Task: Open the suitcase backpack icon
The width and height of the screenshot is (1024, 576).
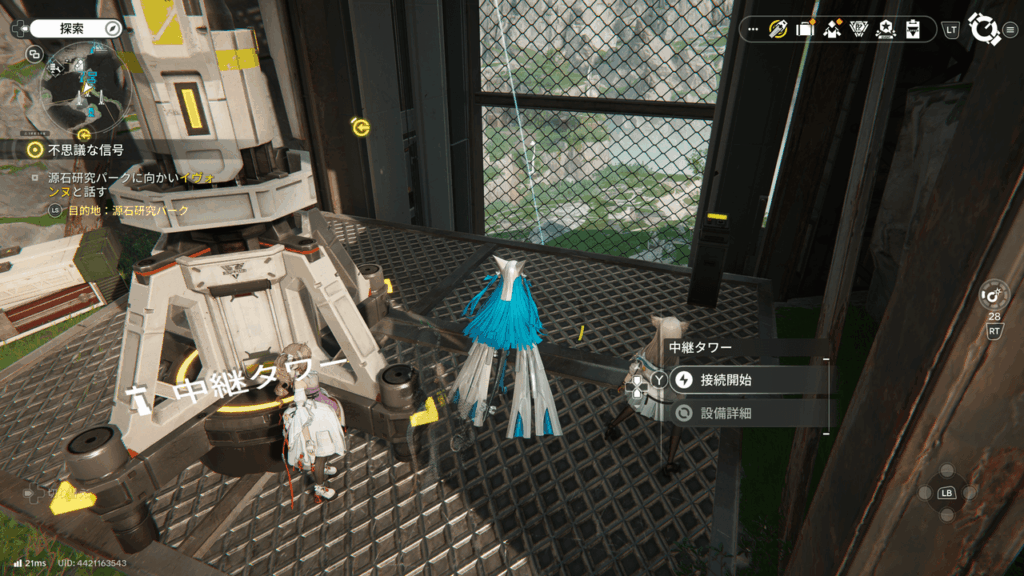Action: point(804,29)
